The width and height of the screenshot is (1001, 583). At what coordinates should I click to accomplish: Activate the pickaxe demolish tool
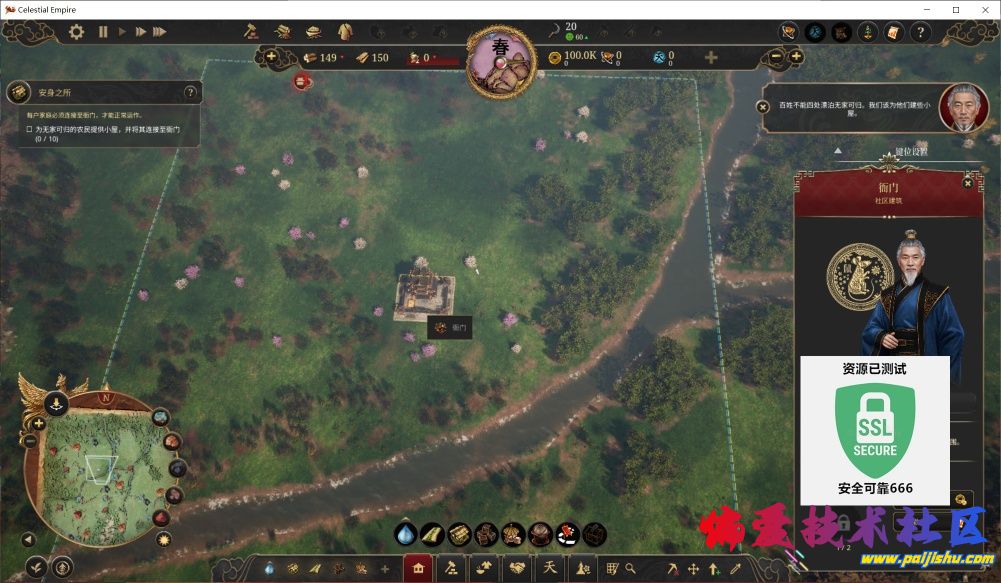[x=674, y=569]
